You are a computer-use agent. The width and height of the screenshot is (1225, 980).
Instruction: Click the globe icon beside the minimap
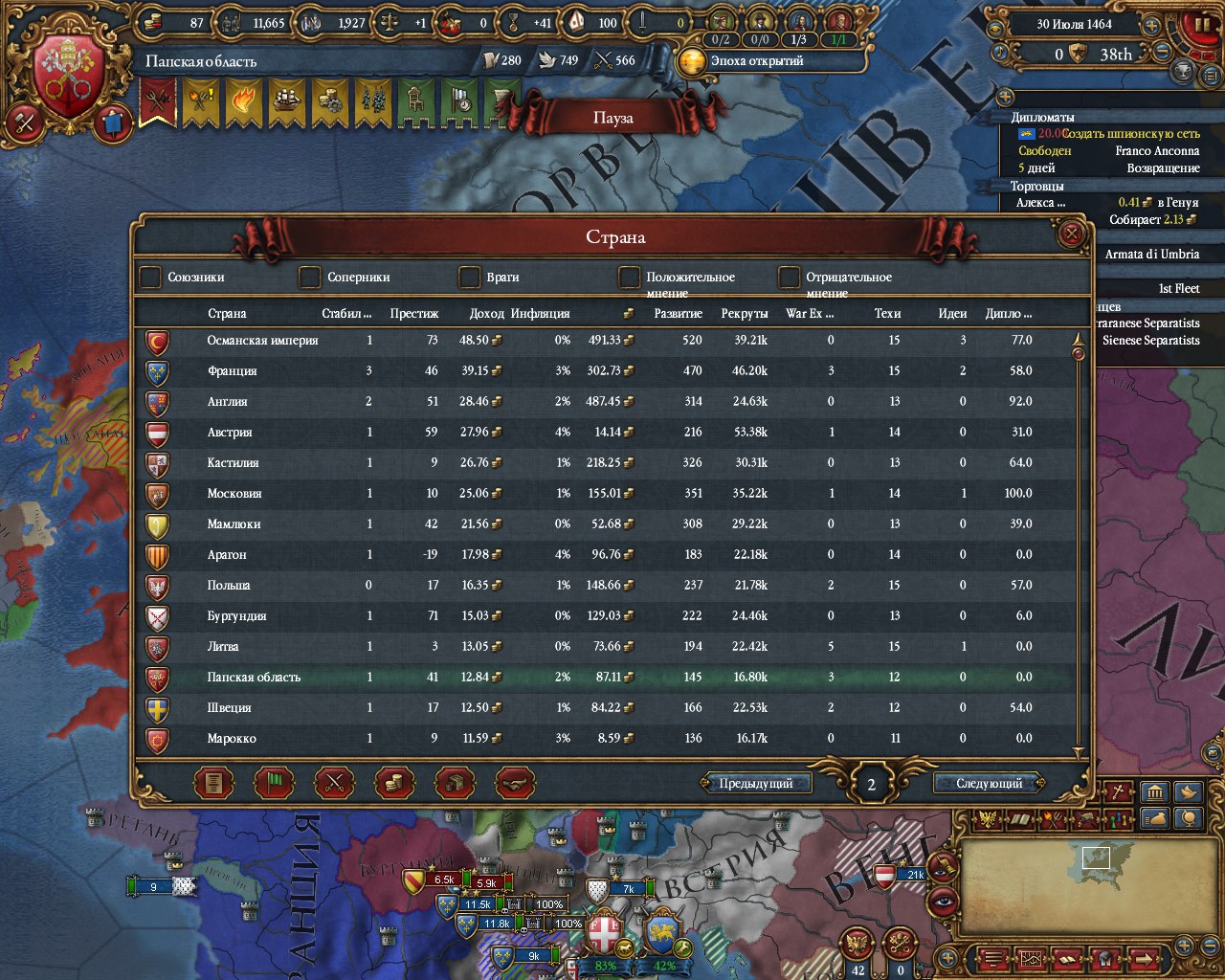coord(1189,819)
